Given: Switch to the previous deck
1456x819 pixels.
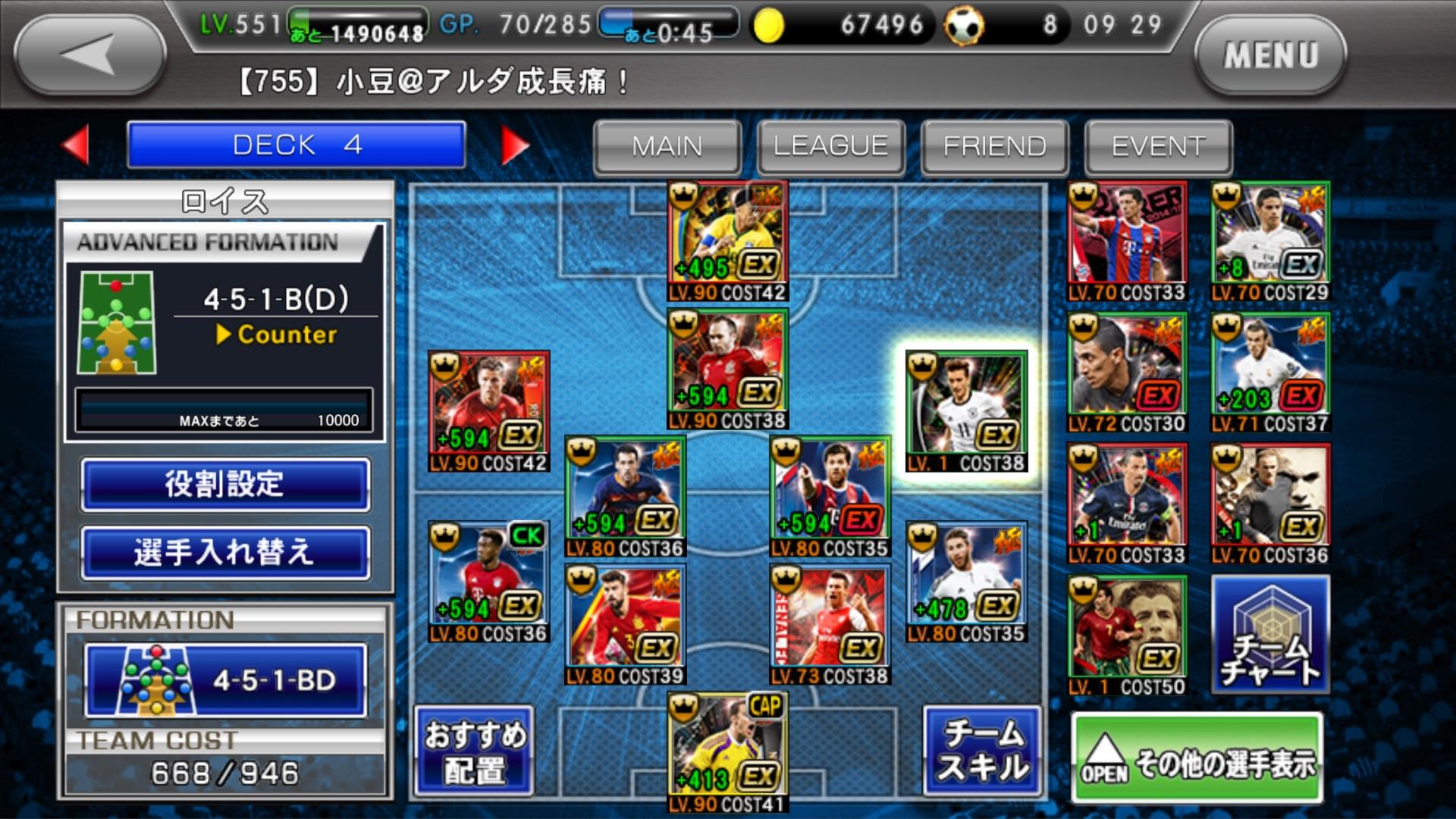Looking at the screenshot, I should [x=76, y=144].
